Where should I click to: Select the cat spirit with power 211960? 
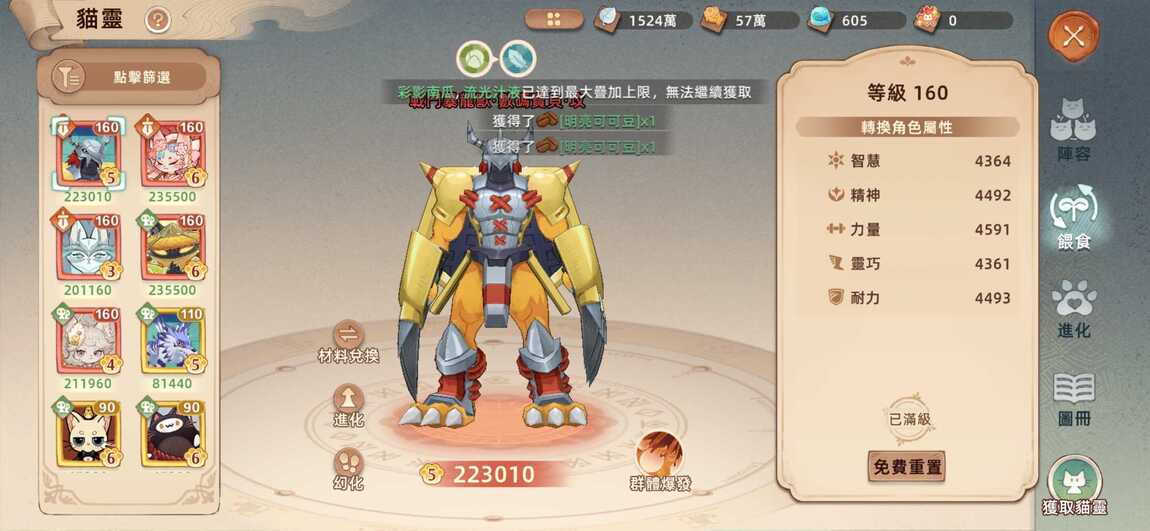point(88,342)
